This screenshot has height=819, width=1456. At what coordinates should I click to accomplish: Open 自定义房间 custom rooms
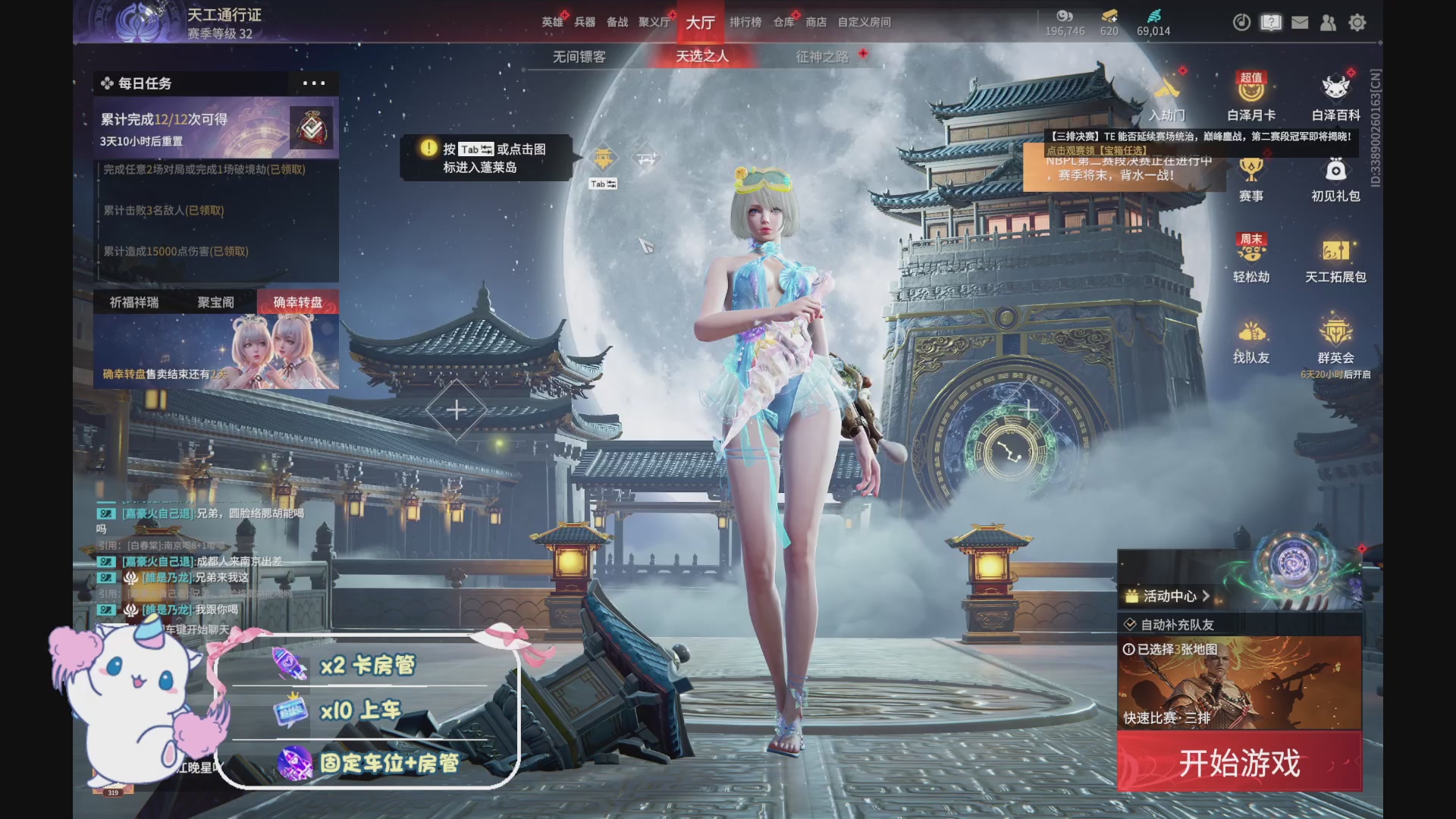(864, 22)
